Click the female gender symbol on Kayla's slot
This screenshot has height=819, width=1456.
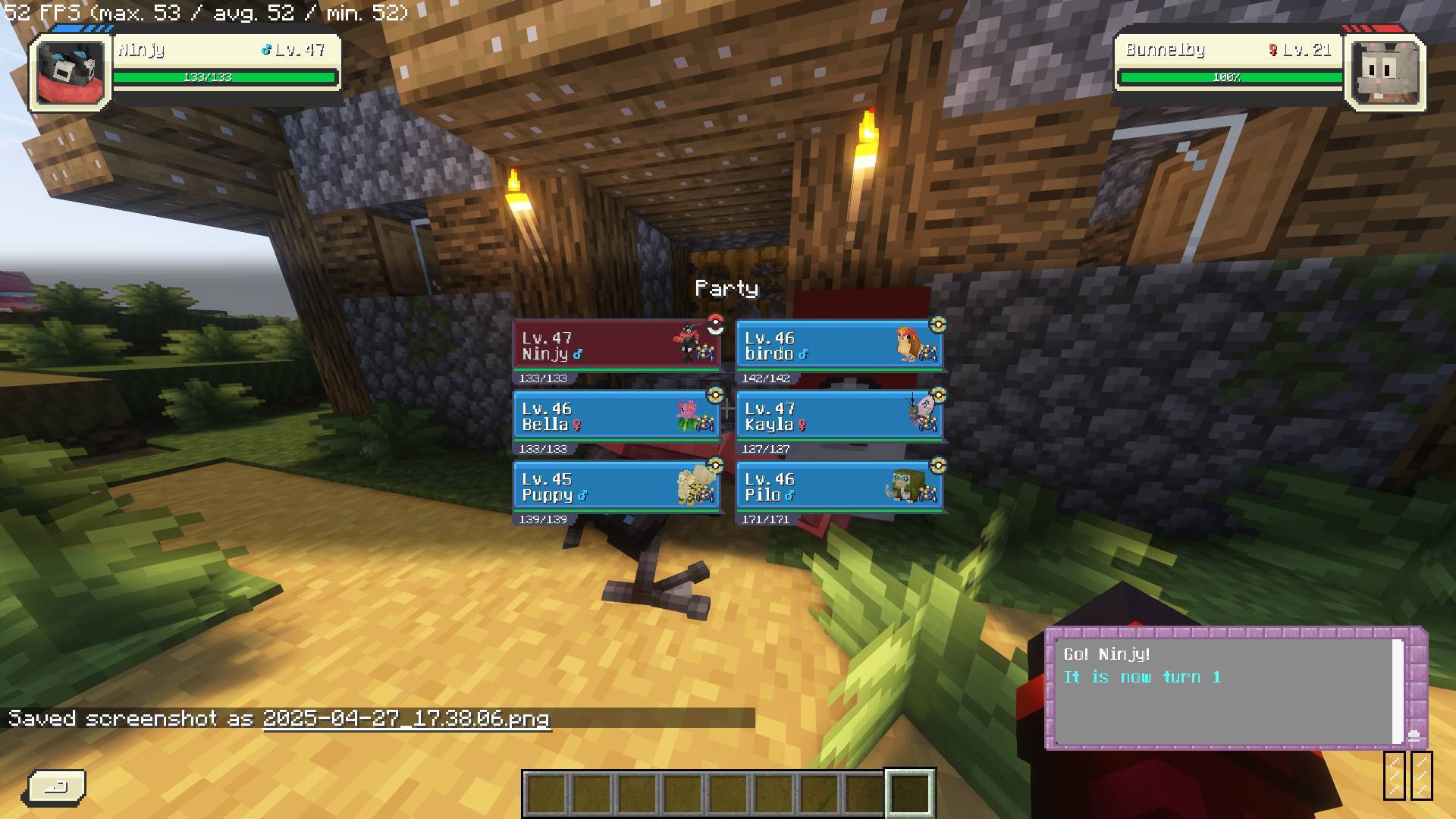pos(802,425)
